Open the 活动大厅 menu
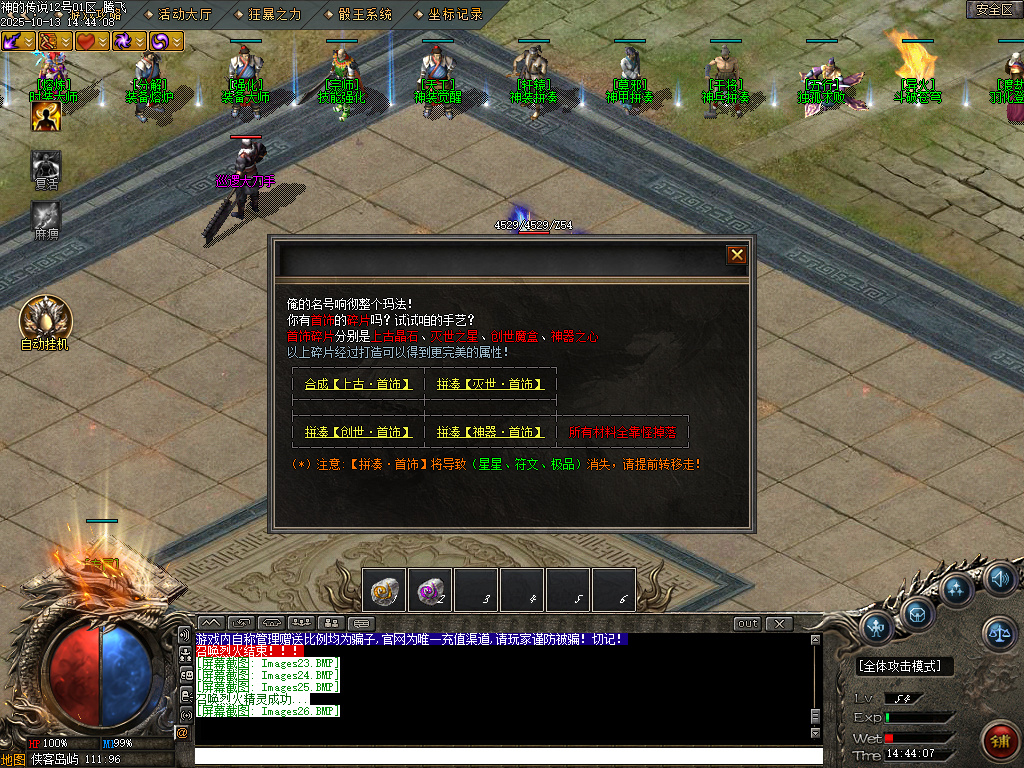The image size is (1024, 768). [185, 14]
